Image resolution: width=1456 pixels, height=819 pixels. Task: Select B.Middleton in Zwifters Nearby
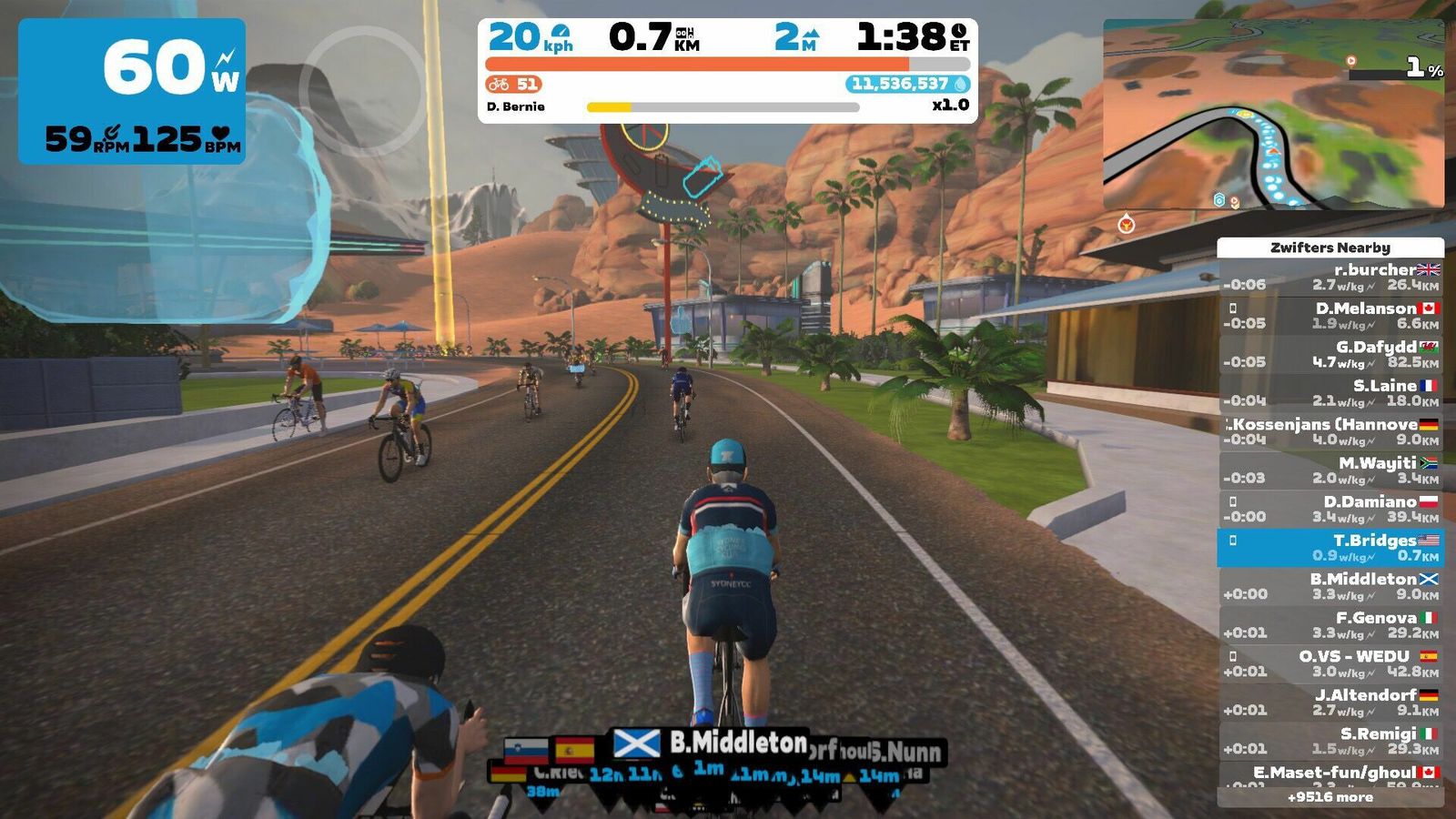click(1330, 586)
